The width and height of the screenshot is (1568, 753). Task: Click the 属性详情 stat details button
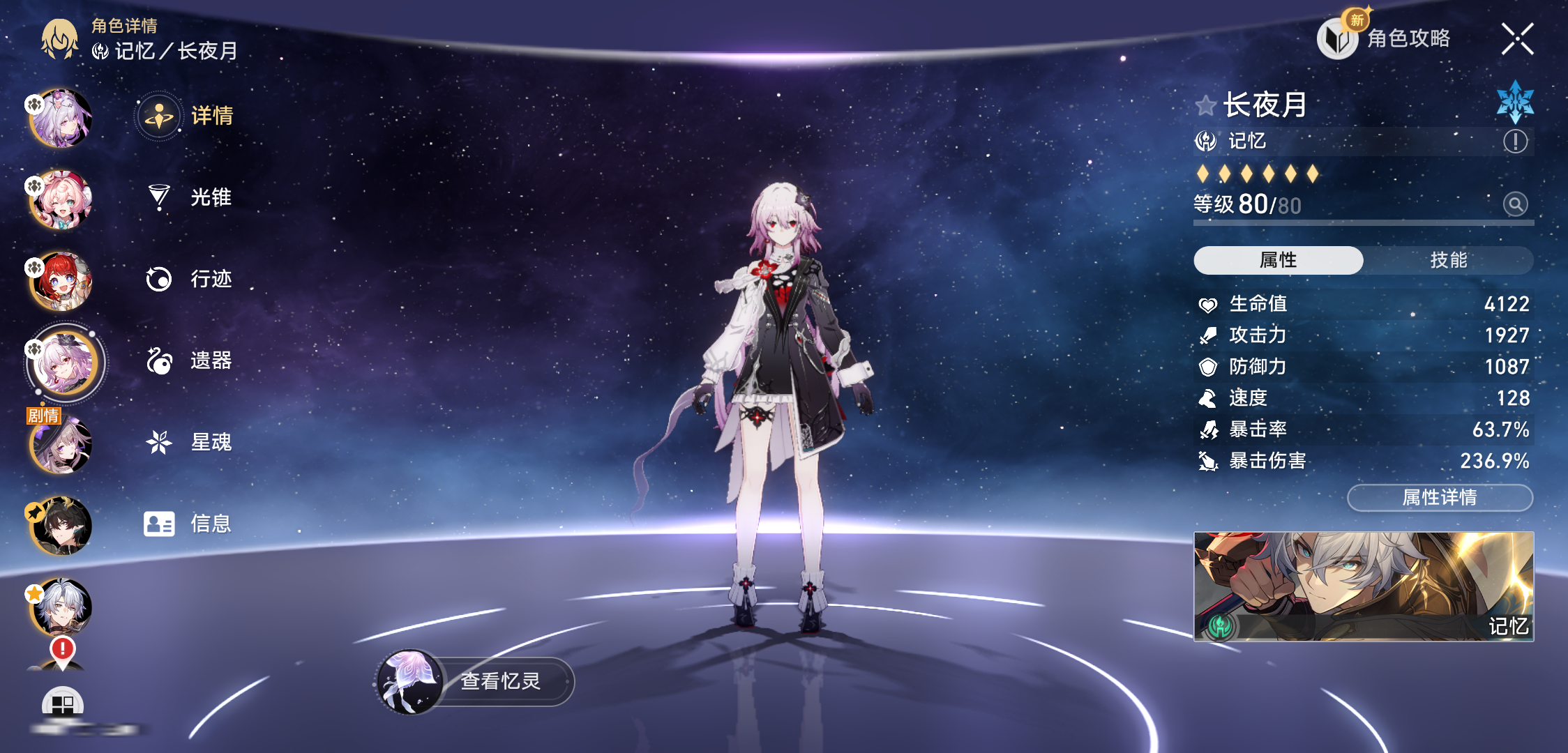click(x=1440, y=497)
